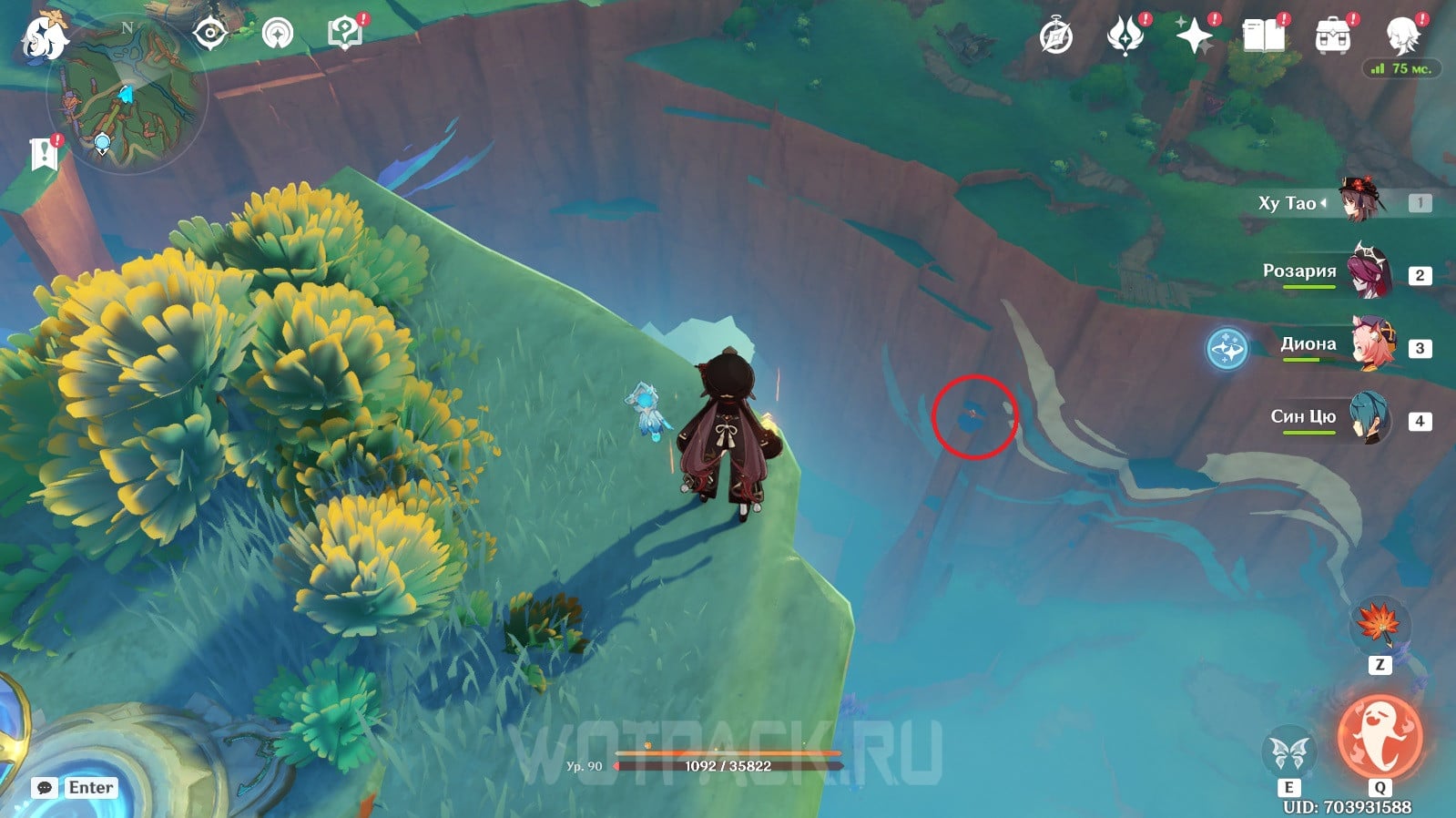Open the tutorial question mark icon

[x=344, y=34]
